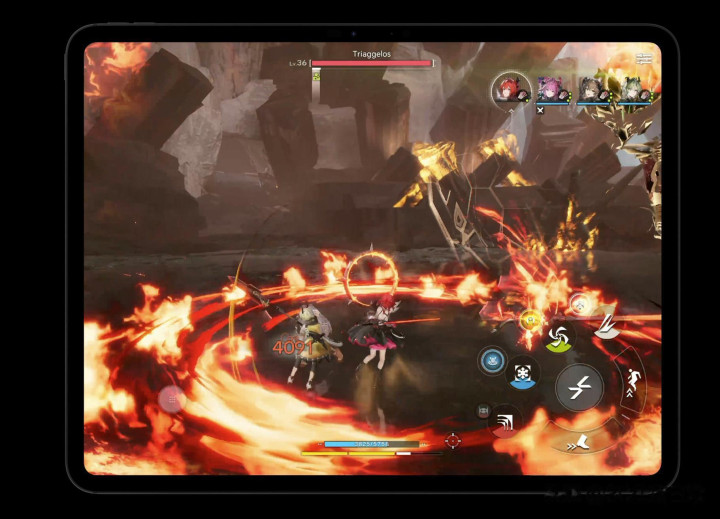Open the menu icon in top-right corner
720x519 pixels.
tap(644, 58)
